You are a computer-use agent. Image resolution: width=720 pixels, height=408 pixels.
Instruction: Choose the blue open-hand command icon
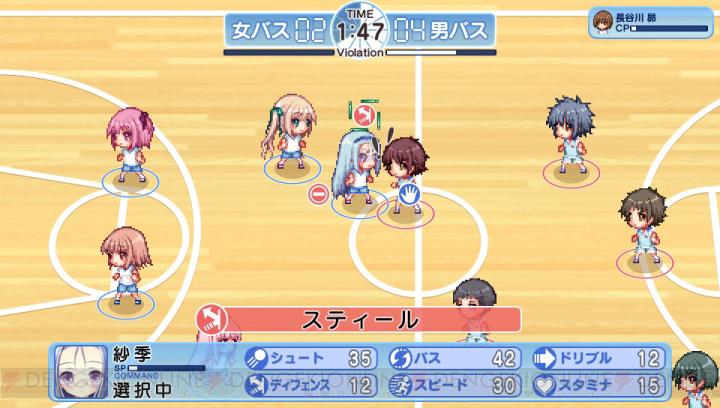click(409, 194)
